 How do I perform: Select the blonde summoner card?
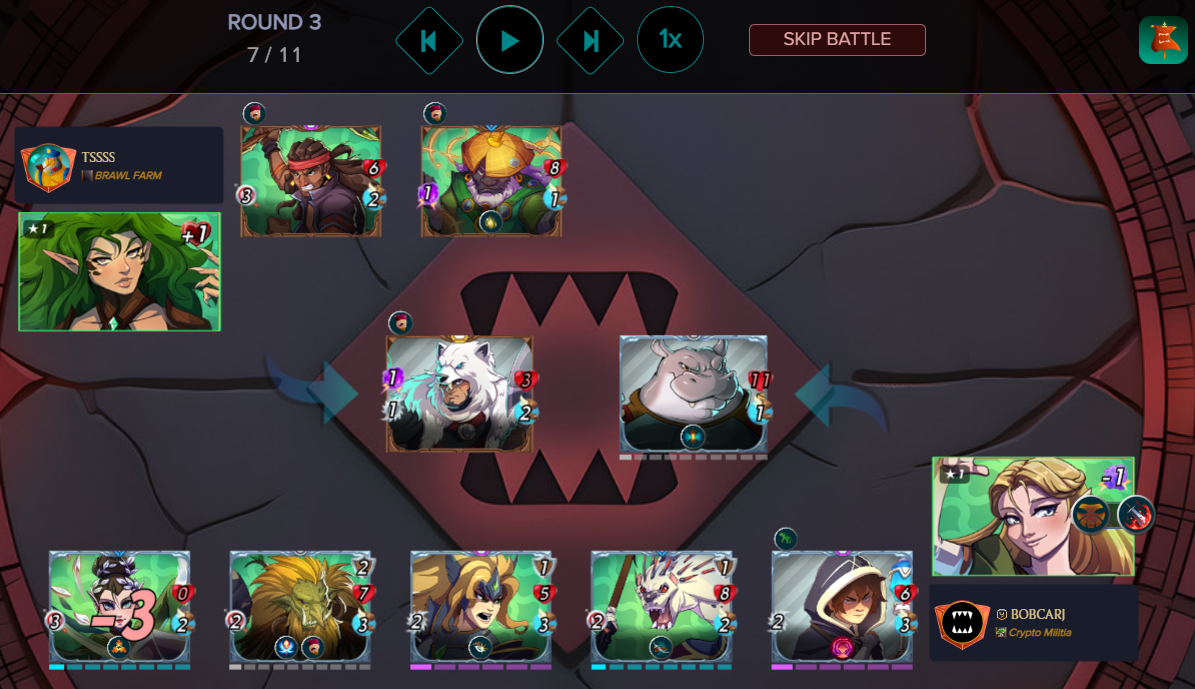click(x=1032, y=516)
